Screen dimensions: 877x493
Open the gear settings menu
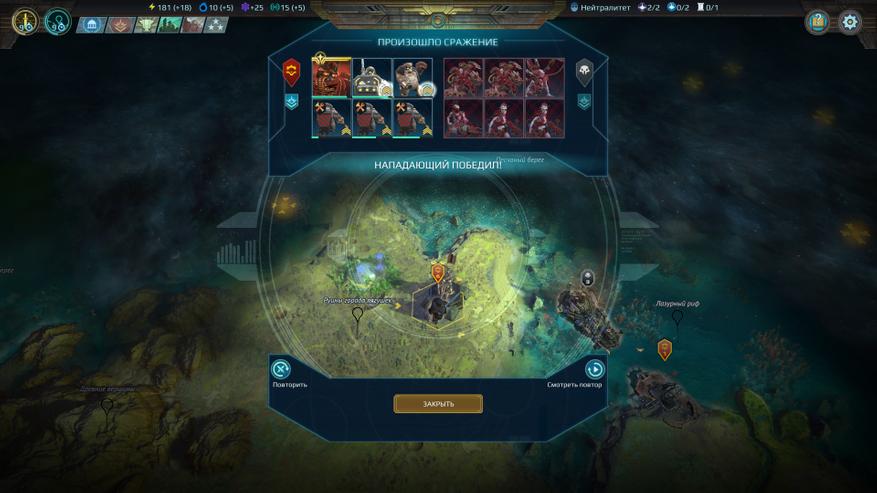coord(849,22)
